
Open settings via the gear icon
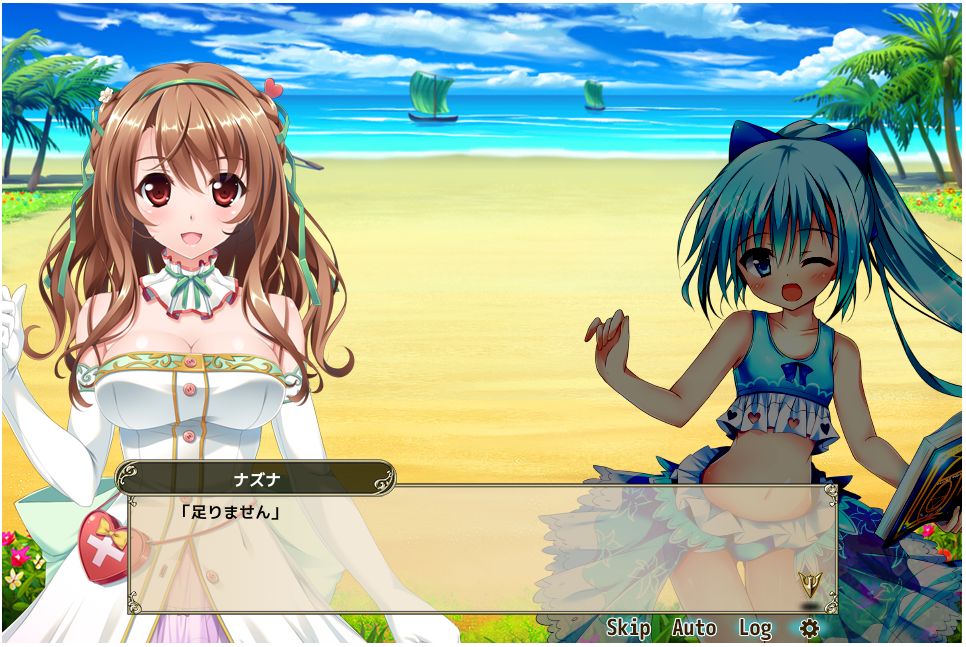click(x=809, y=628)
